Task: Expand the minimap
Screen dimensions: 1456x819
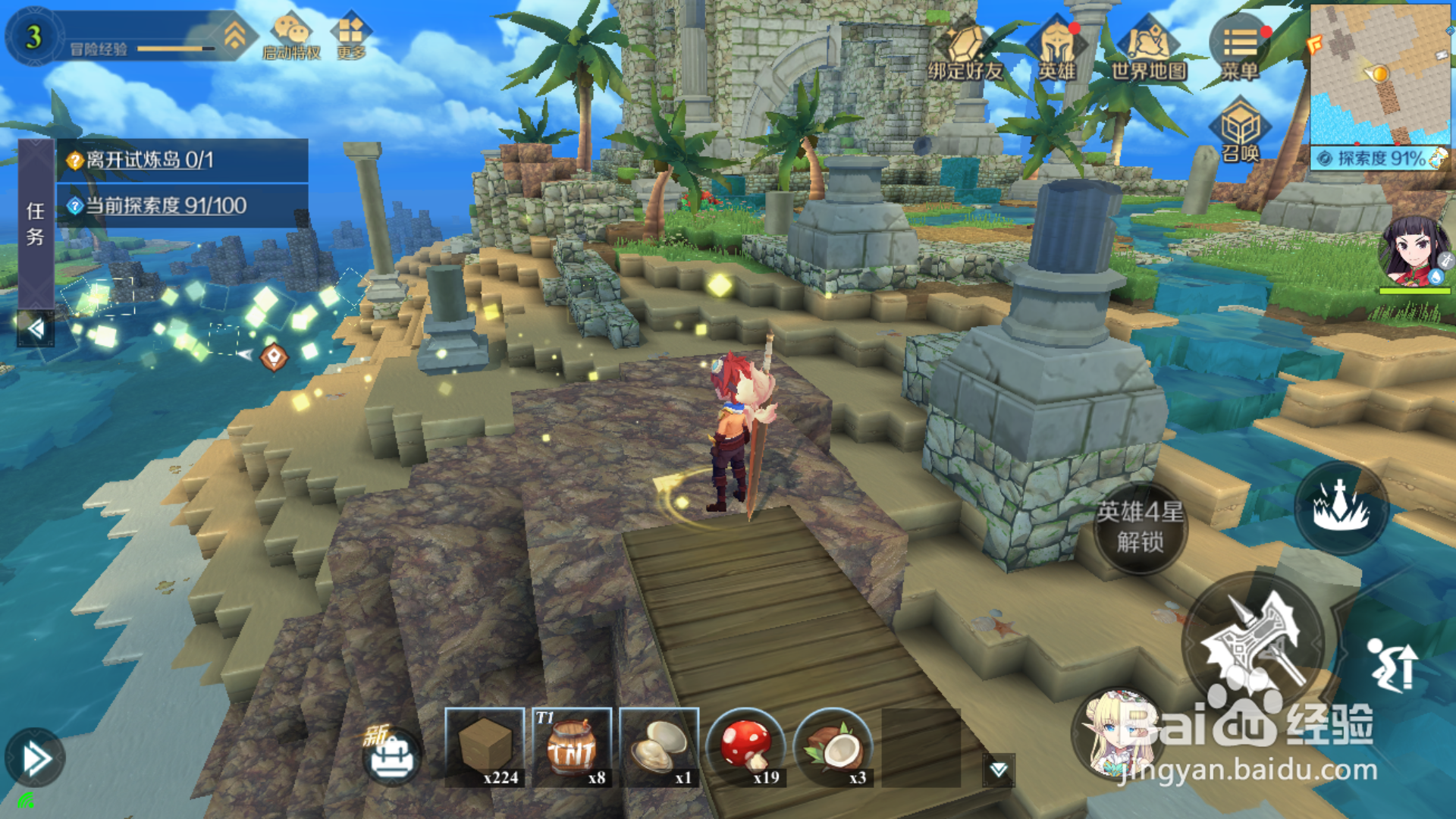Action: click(1379, 74)
